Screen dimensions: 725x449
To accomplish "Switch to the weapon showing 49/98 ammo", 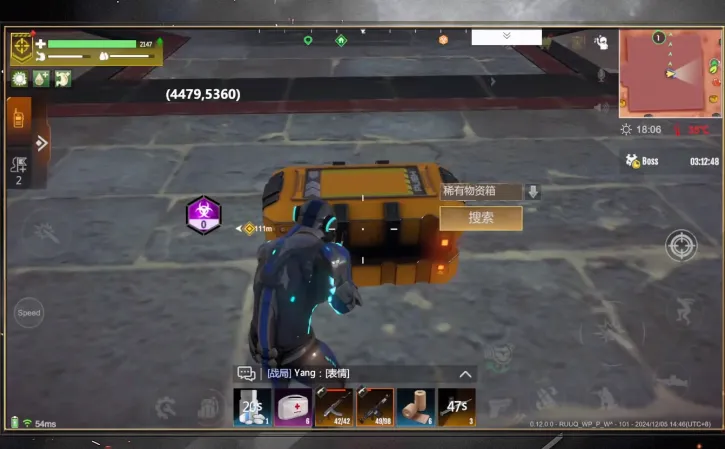I will pyautogui.click(x=374, y=407).
